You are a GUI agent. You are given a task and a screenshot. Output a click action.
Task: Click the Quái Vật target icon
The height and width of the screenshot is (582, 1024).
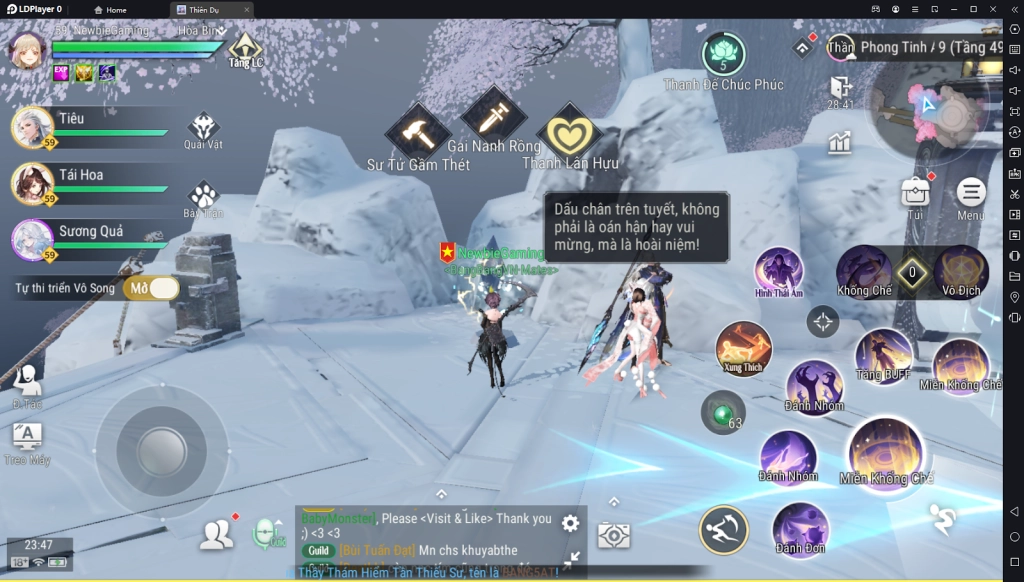[x=203, y=127]
